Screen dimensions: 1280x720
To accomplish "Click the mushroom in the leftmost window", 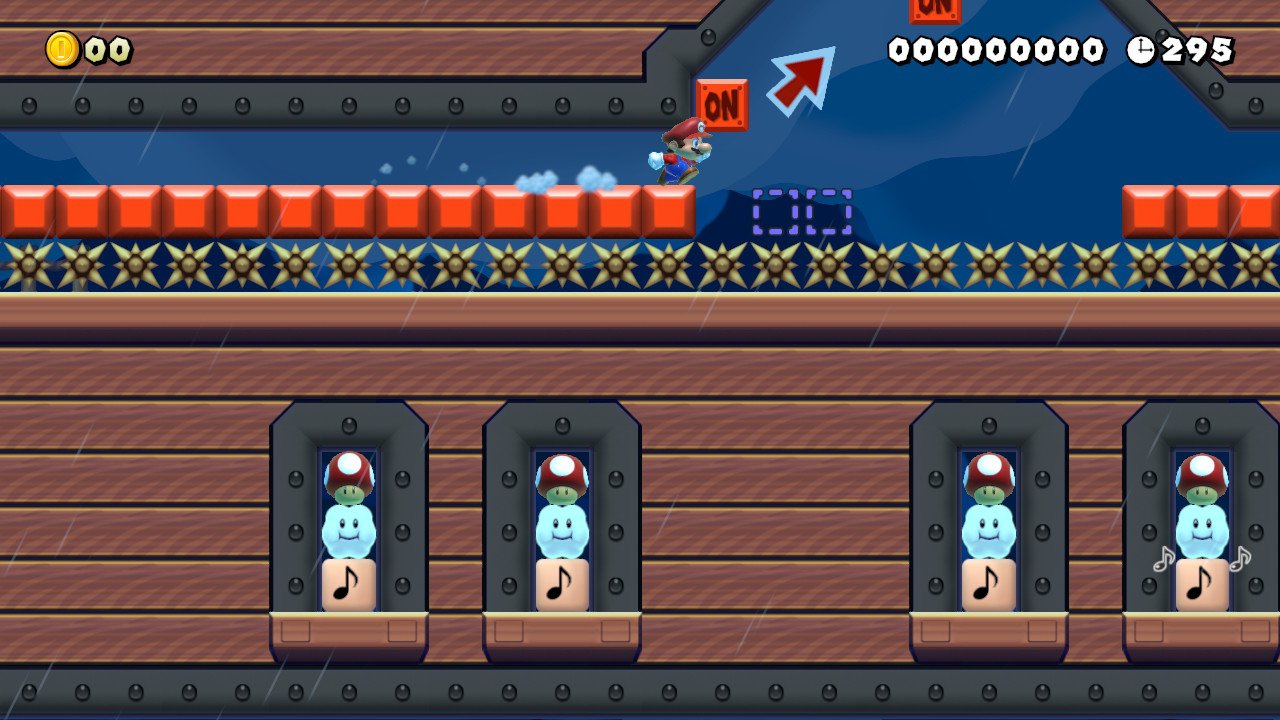I will 347,478.
